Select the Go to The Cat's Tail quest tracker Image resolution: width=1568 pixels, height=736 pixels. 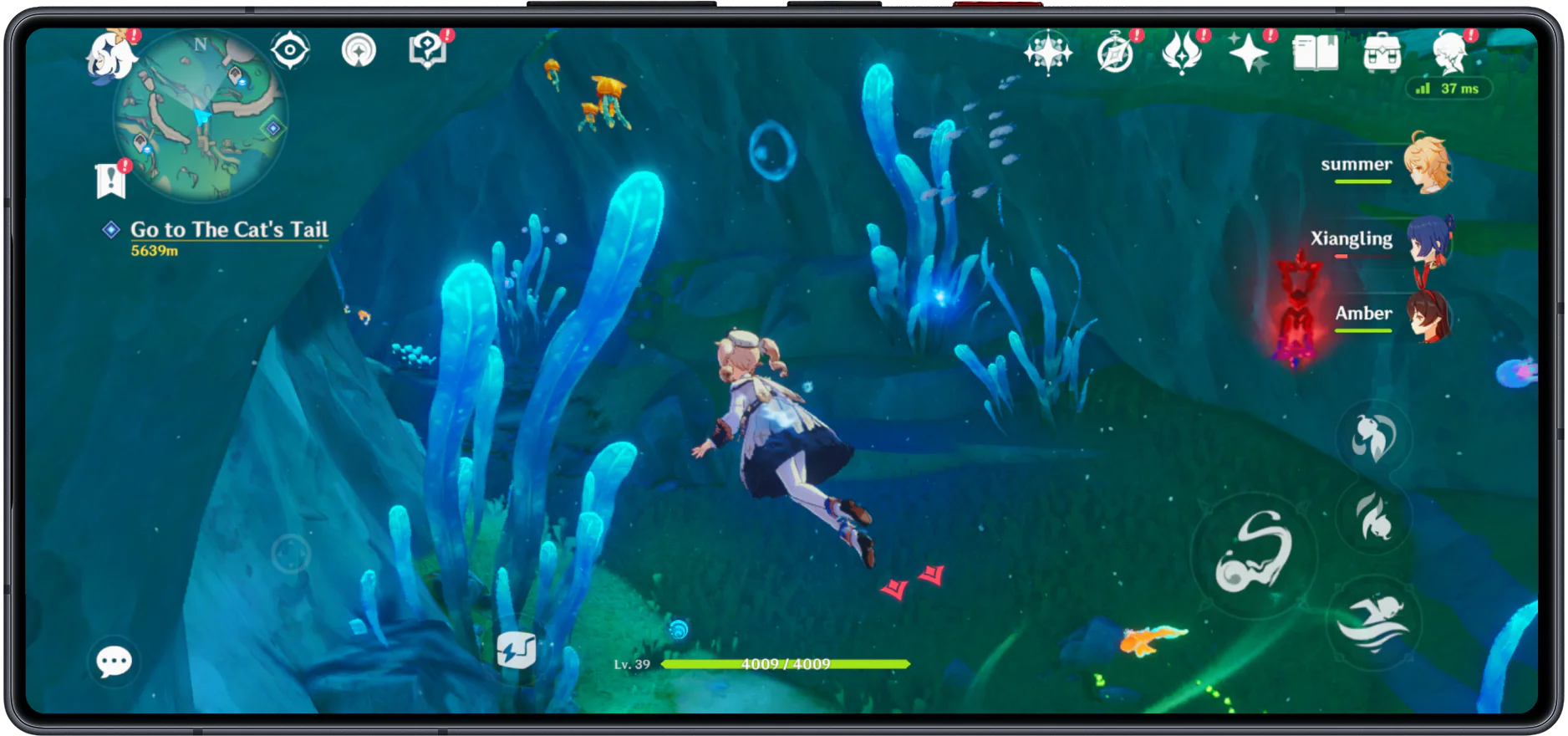(x=228, y=230)
